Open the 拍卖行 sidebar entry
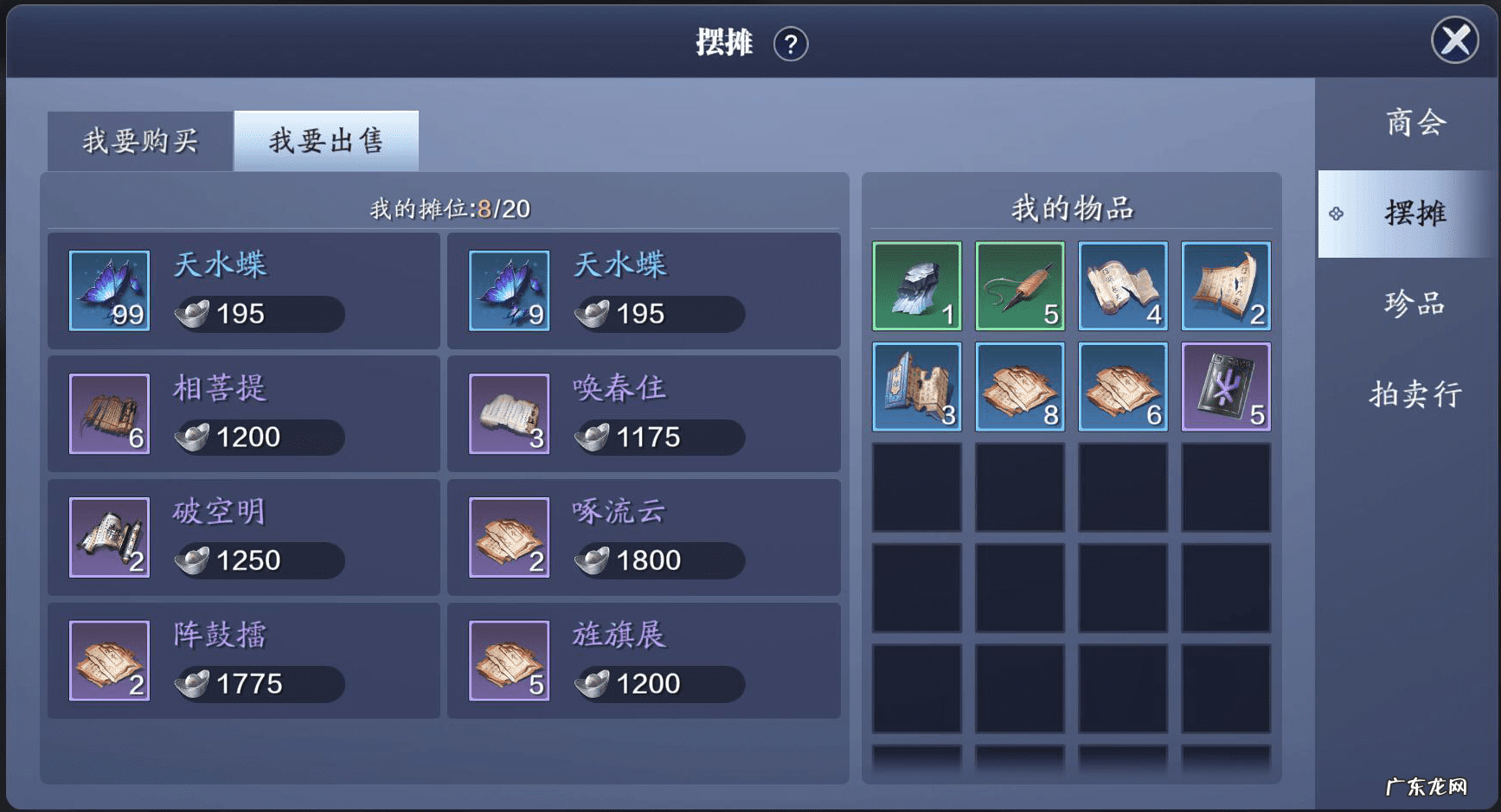1501x812 pixels. point(1414,394)
